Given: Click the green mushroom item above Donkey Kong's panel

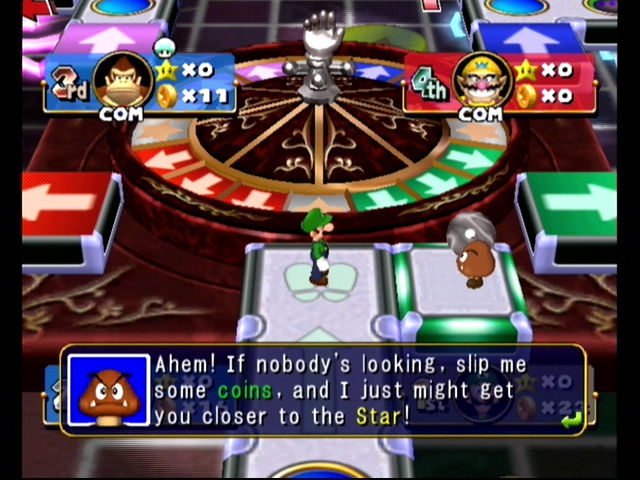Looking at the screenshot, I should [x=164, y=46].
